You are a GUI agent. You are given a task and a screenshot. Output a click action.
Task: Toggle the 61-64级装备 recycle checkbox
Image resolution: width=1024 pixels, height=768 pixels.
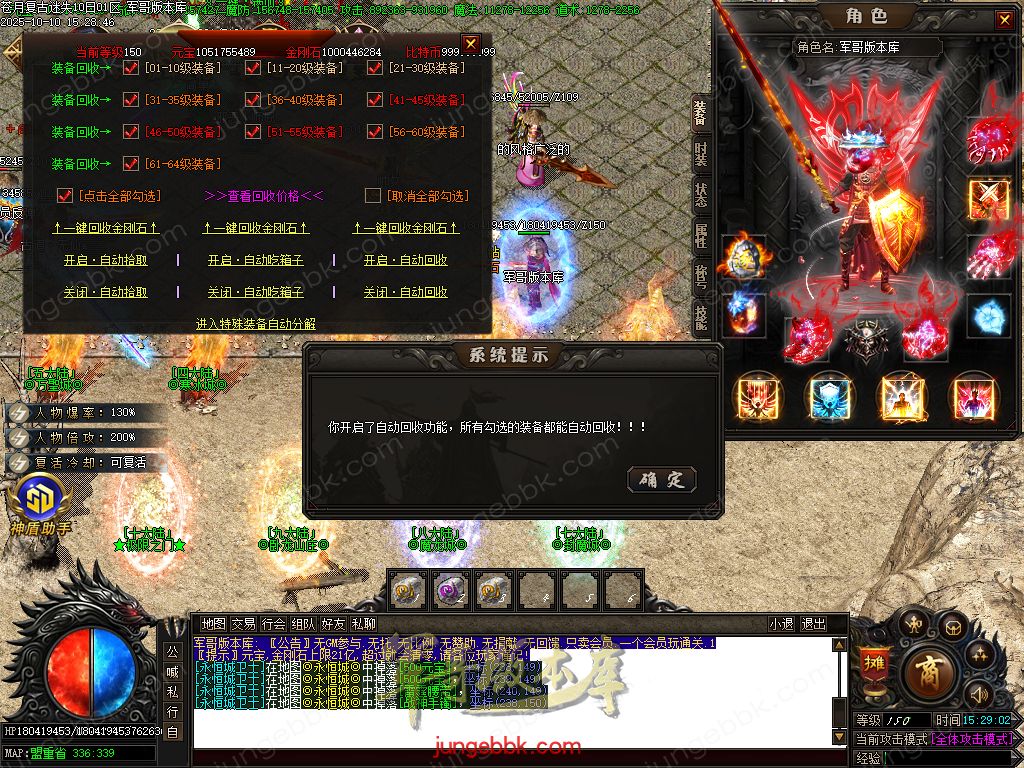coord(130,164)
